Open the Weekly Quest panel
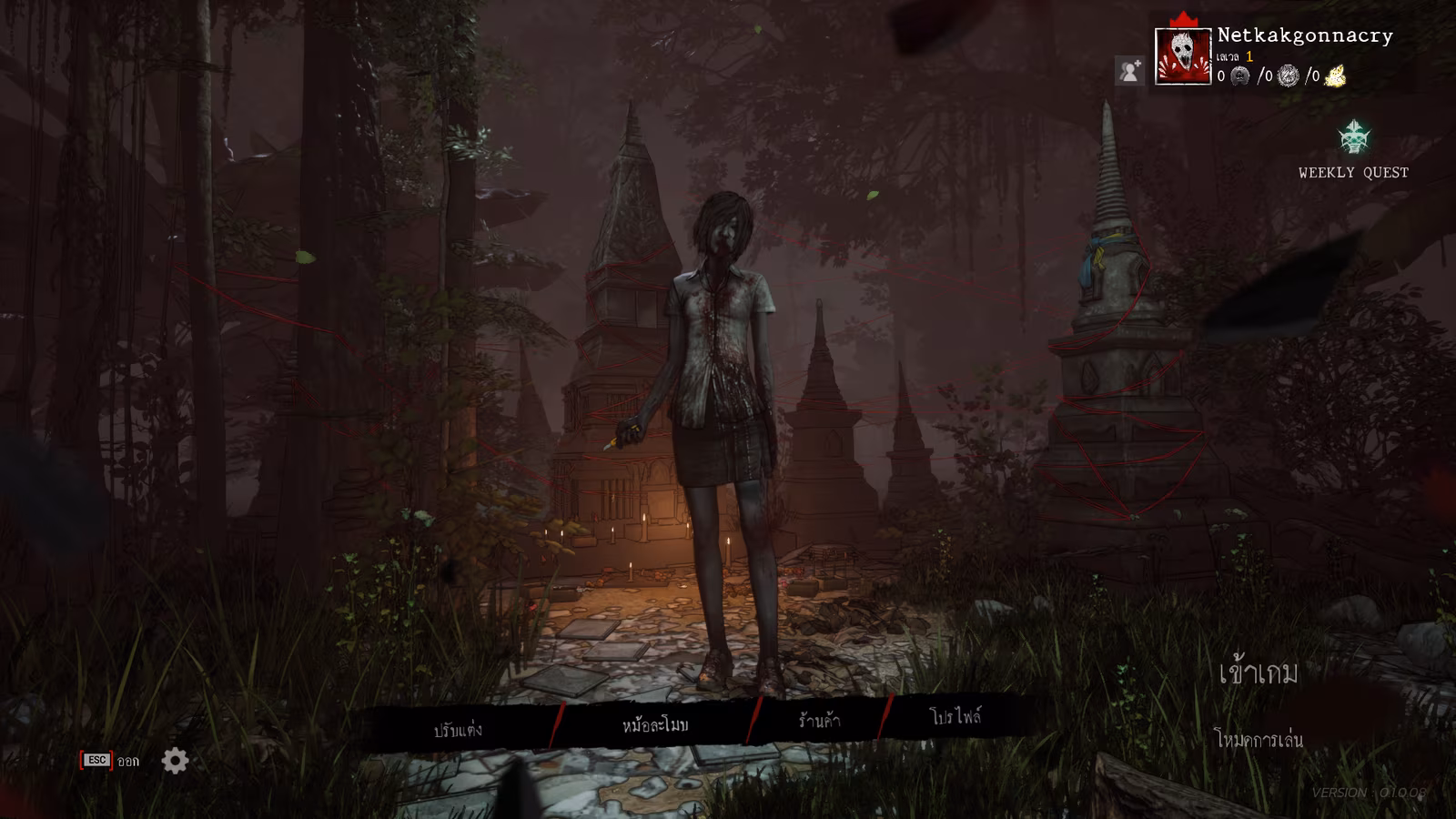The height and width of the screenshot is (819, 1456). 1354,150
